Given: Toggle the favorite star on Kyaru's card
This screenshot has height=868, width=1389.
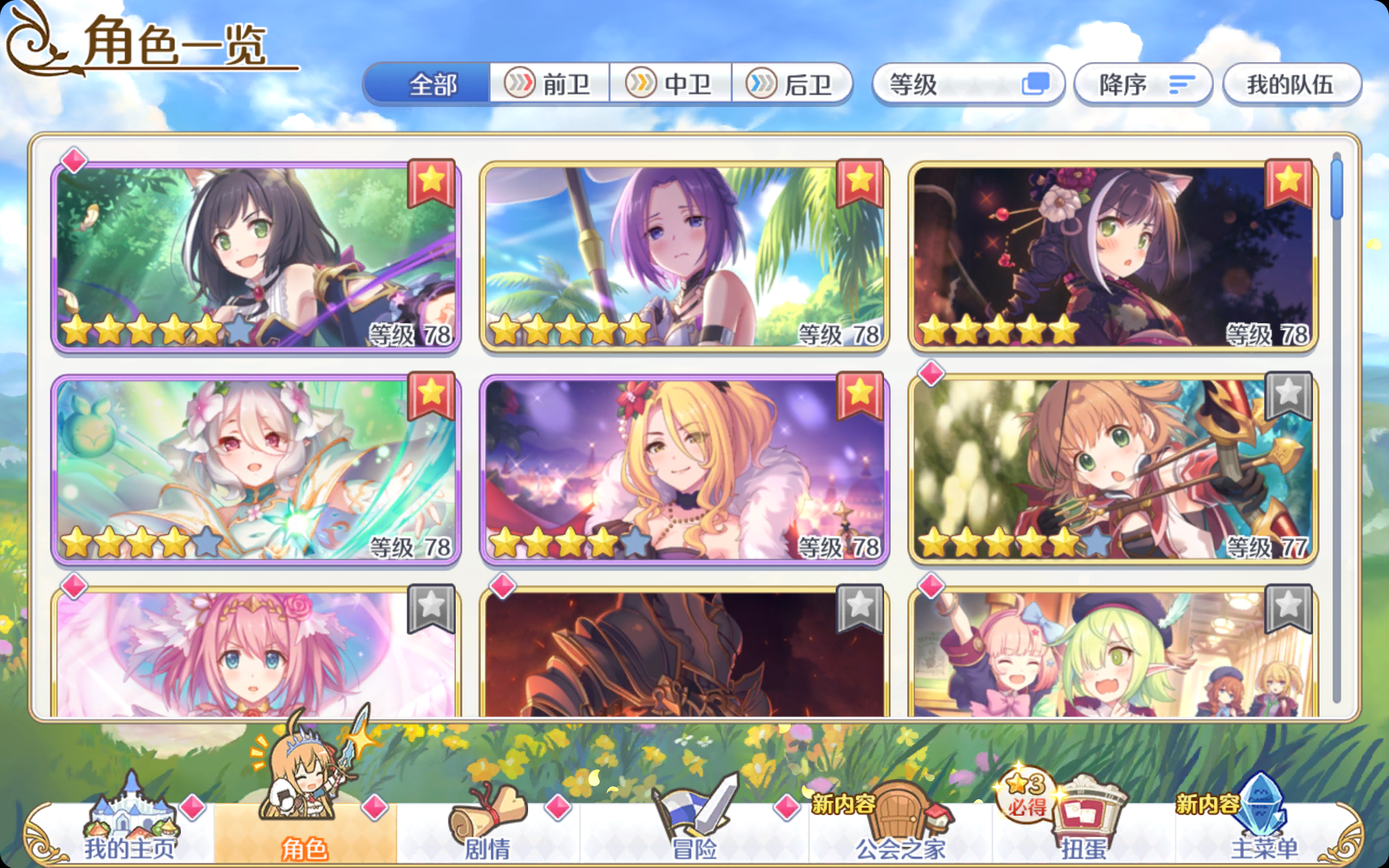Looking at the screenshot, I should pos(433,182).
